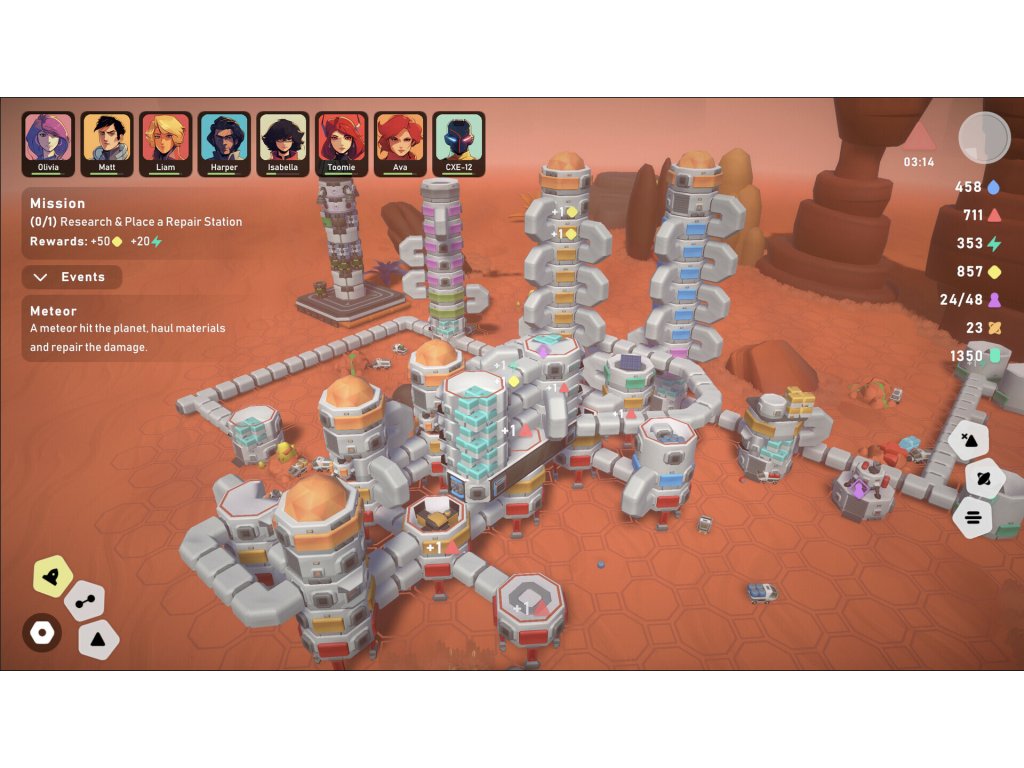This screenshot has height=768, width=1024.
Task: Choose the Liam colonist card
Action: tap(166, 143)
